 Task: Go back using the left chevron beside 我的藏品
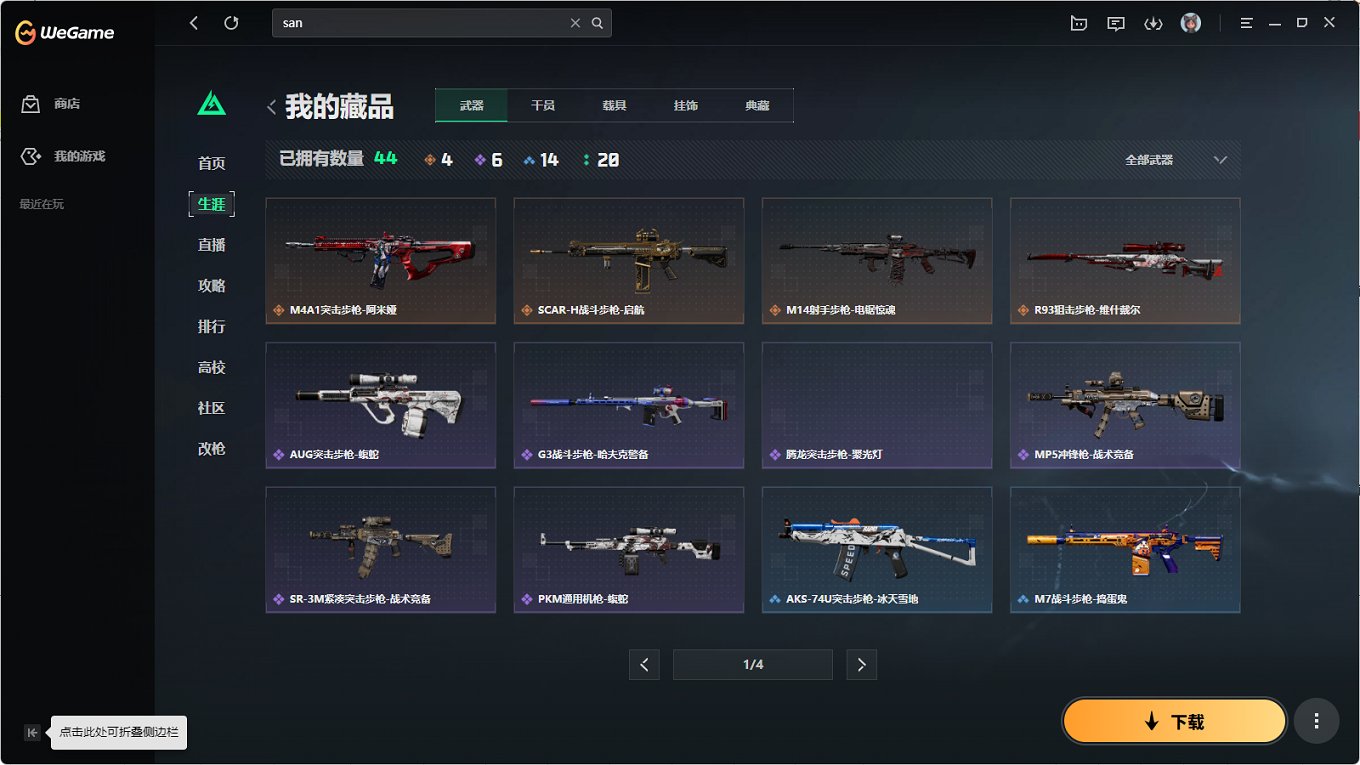tap(271, 105)
